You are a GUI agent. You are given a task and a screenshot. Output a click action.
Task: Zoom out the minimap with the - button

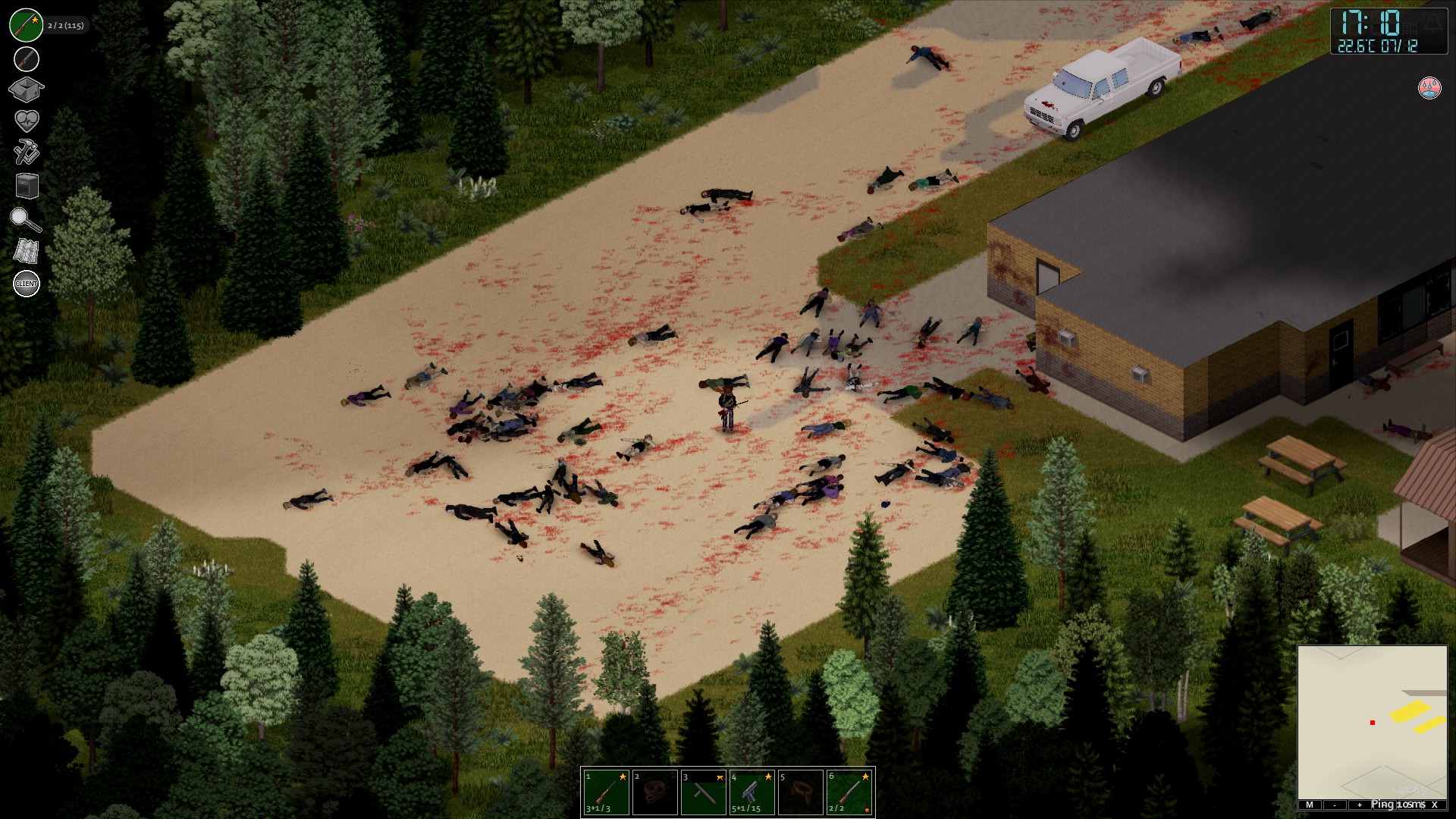click(1335, 805)
